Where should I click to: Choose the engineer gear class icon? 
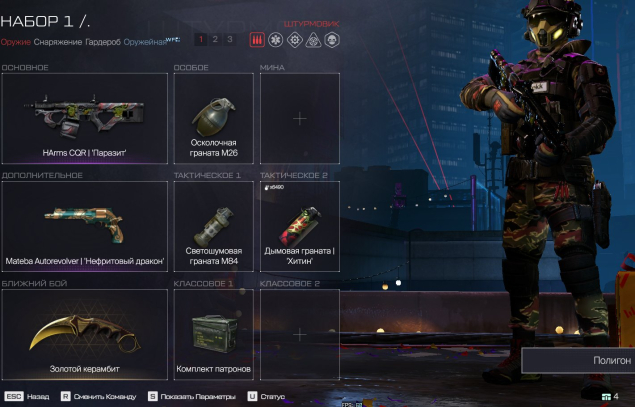click(x=294, y=40)
